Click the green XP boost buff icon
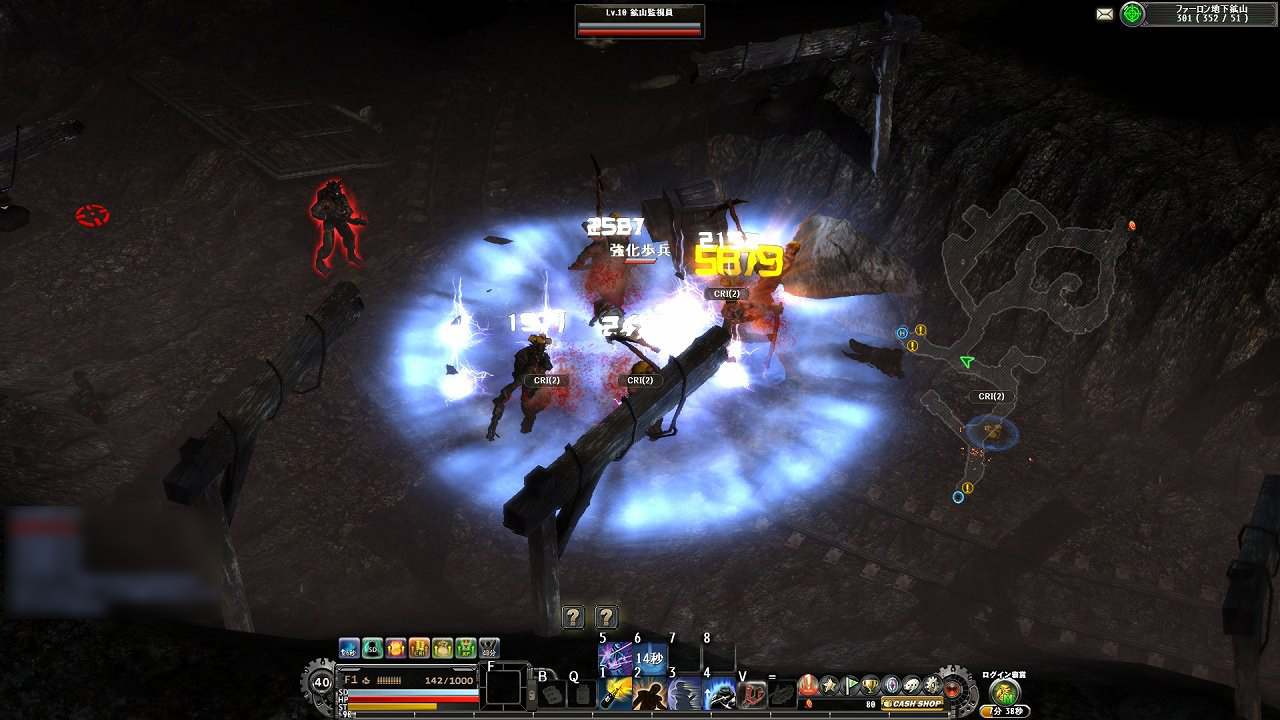 tap(466, 649)
